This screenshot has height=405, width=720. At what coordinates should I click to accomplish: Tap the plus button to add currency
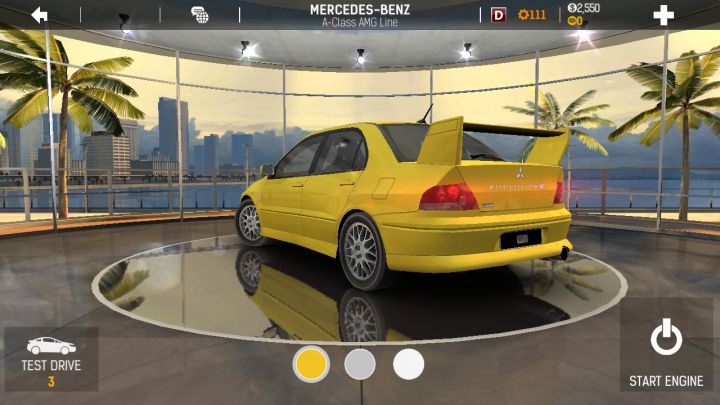click(x=663, y=15)
